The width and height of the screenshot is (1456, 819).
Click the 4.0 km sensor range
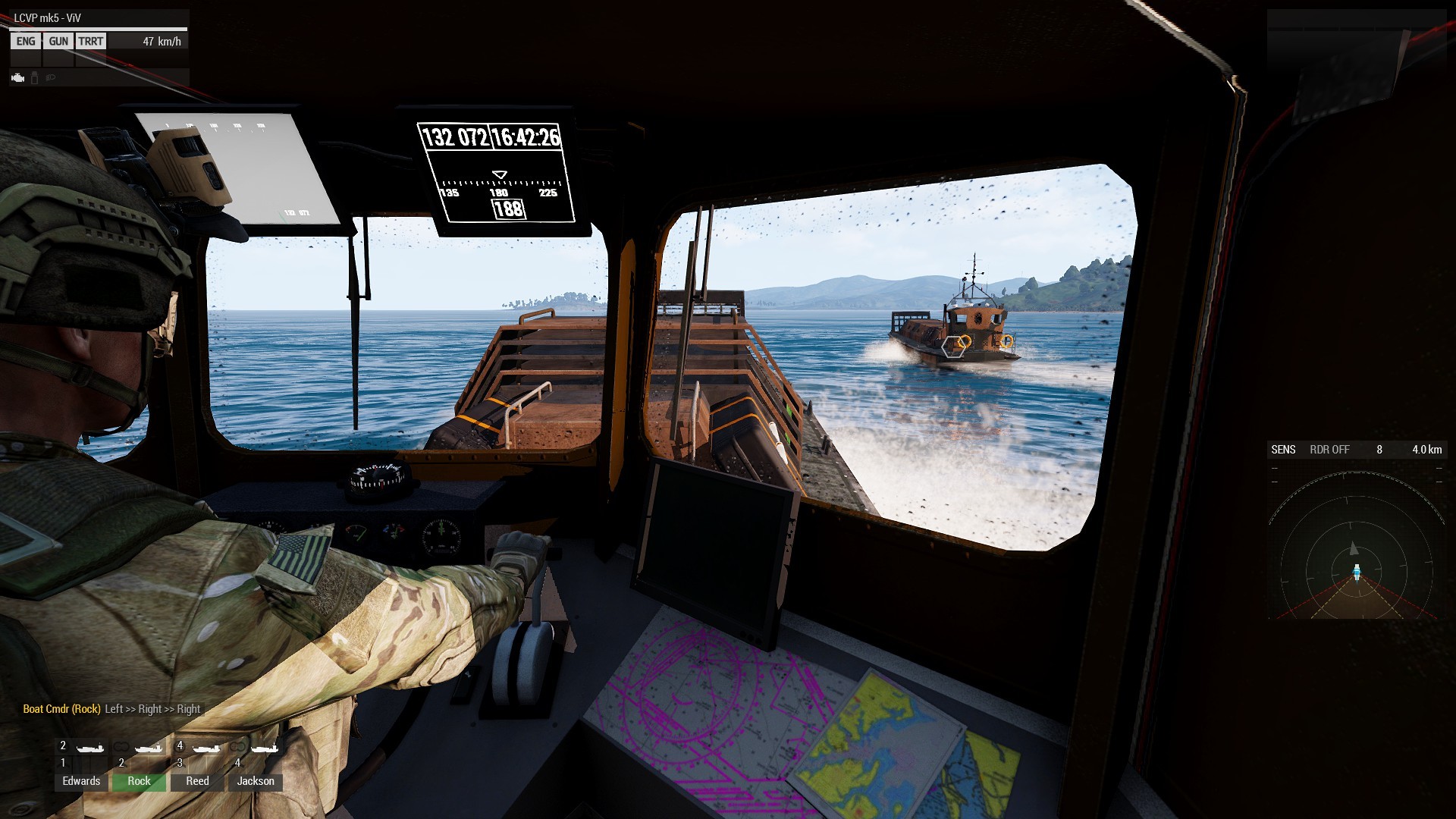1426,450
